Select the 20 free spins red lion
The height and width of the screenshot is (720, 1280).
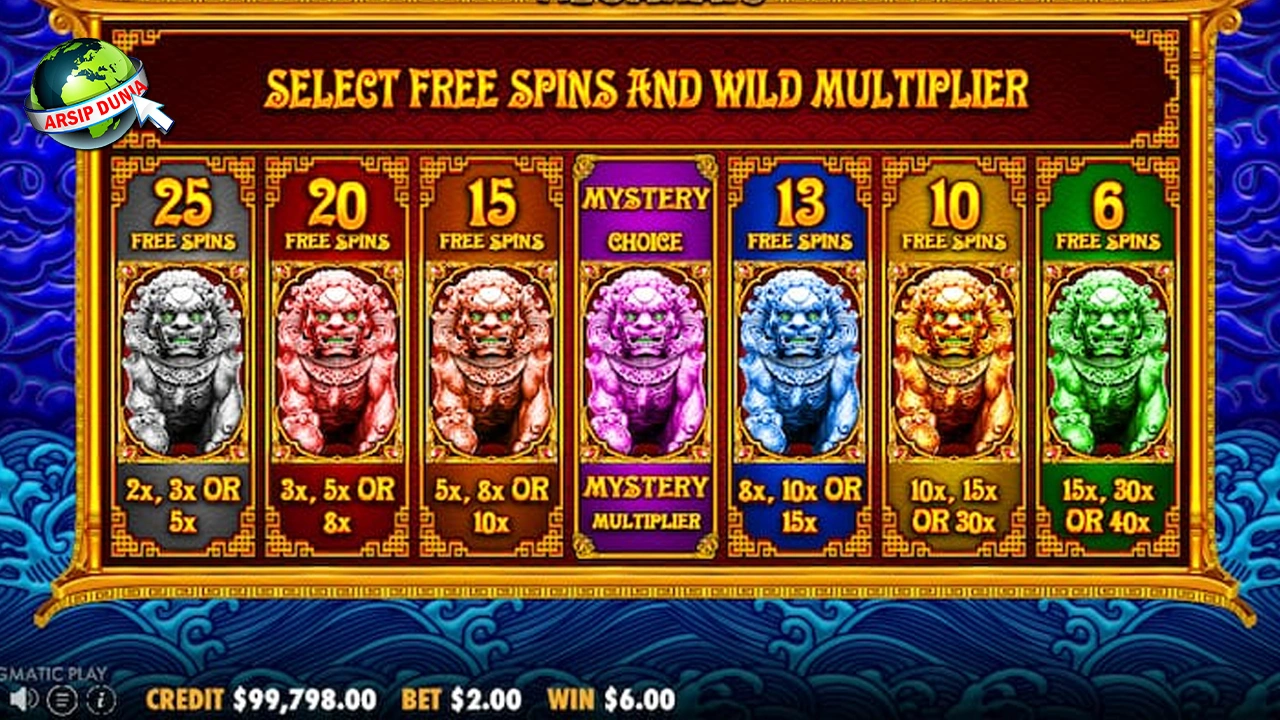(336, 357)
